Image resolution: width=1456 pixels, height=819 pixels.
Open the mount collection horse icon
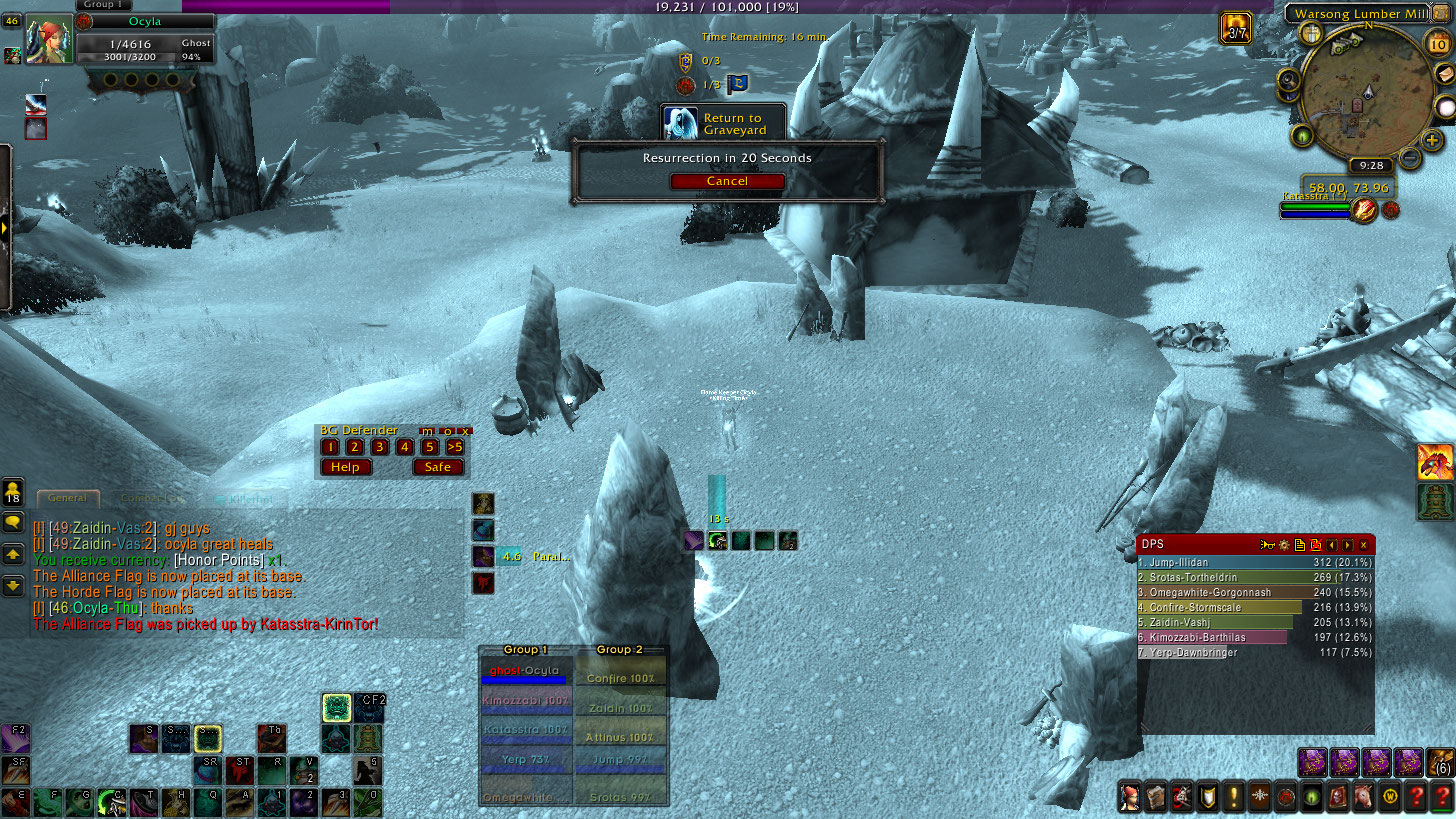tap(1362, 797)
